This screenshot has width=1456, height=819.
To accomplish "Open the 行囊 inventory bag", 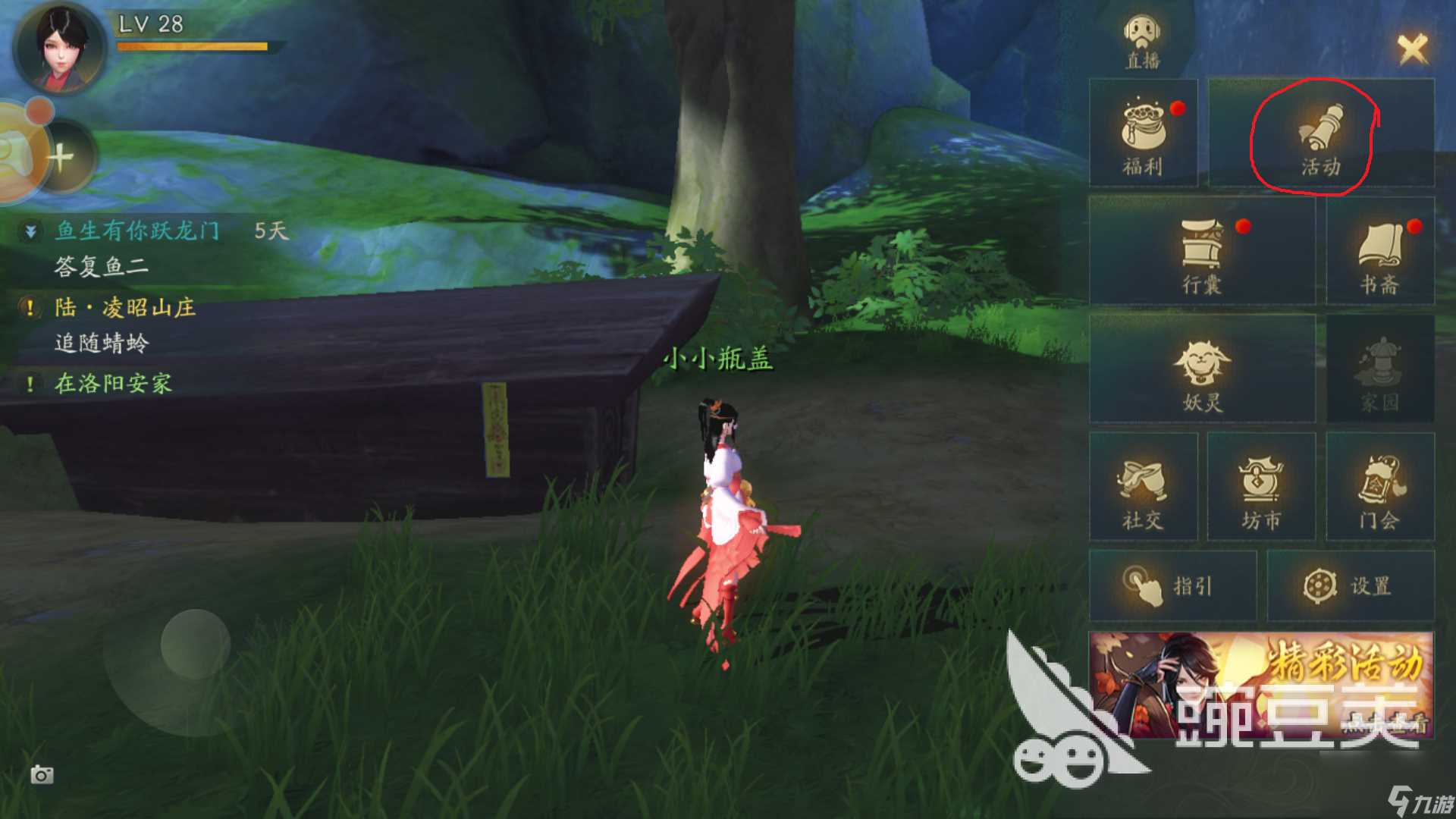I will [1202, 253].
